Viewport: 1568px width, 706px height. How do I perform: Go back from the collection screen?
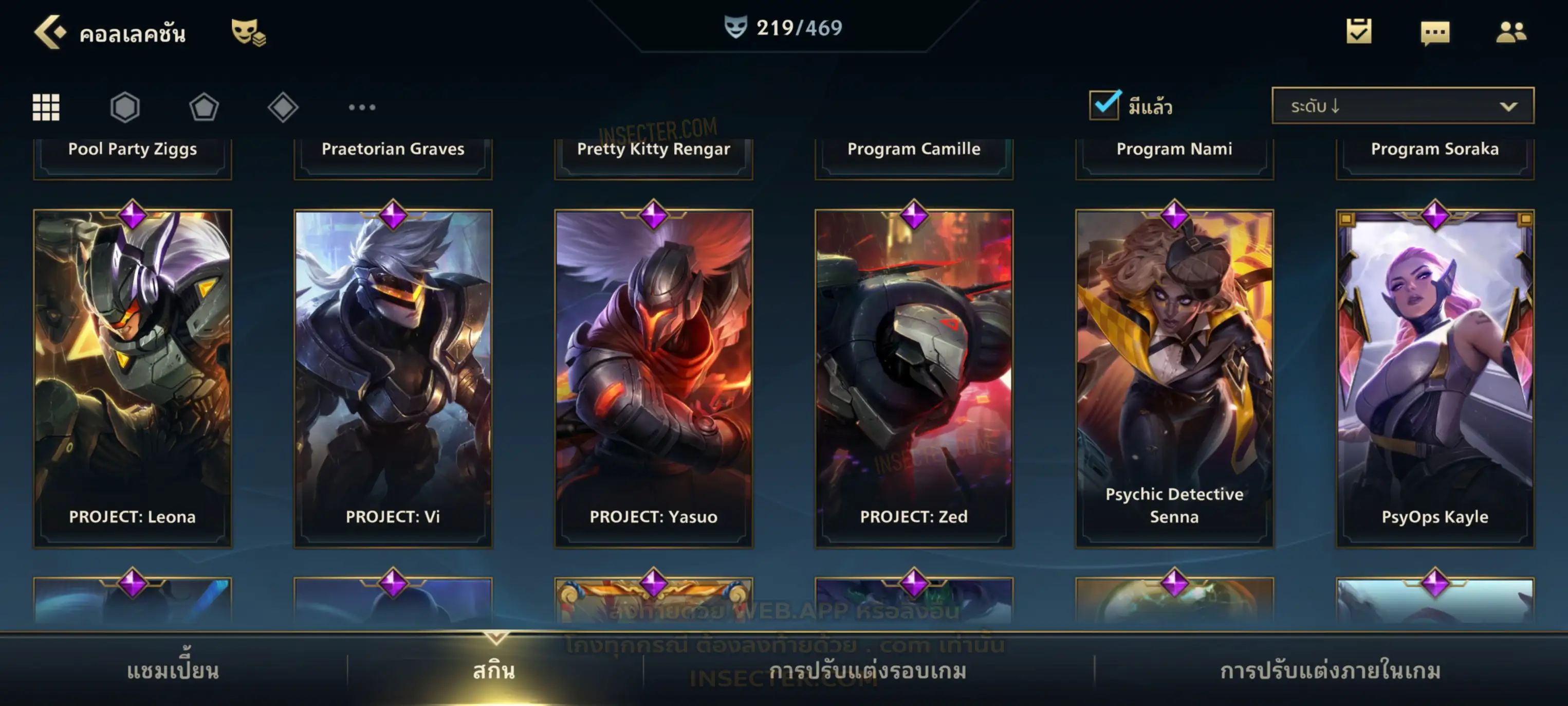(x=49, y=32)
